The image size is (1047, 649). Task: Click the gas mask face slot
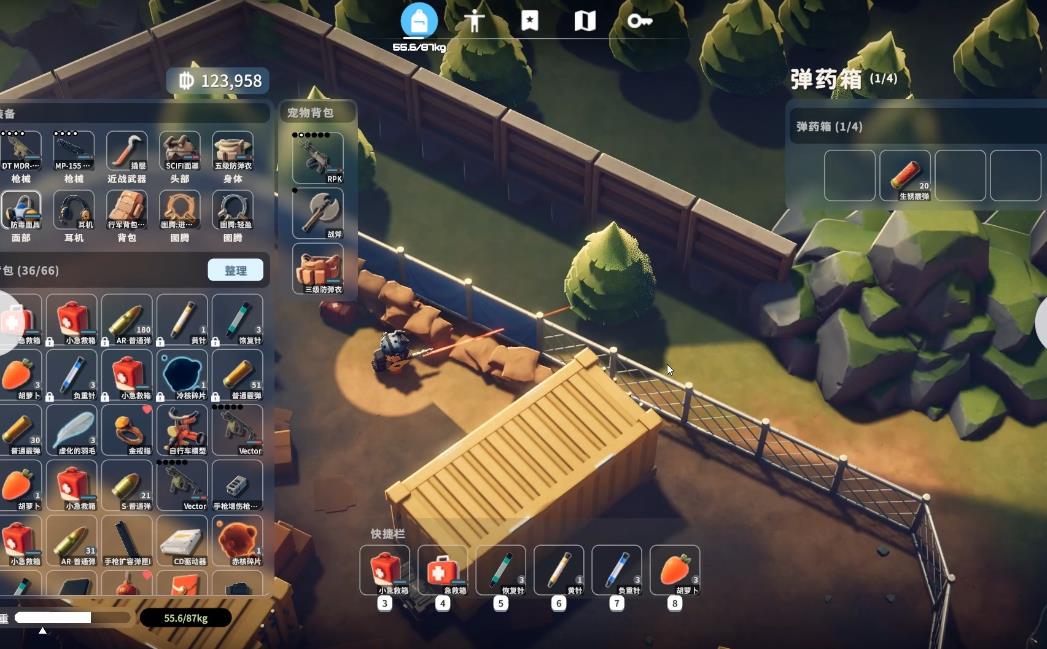point(21,210)
